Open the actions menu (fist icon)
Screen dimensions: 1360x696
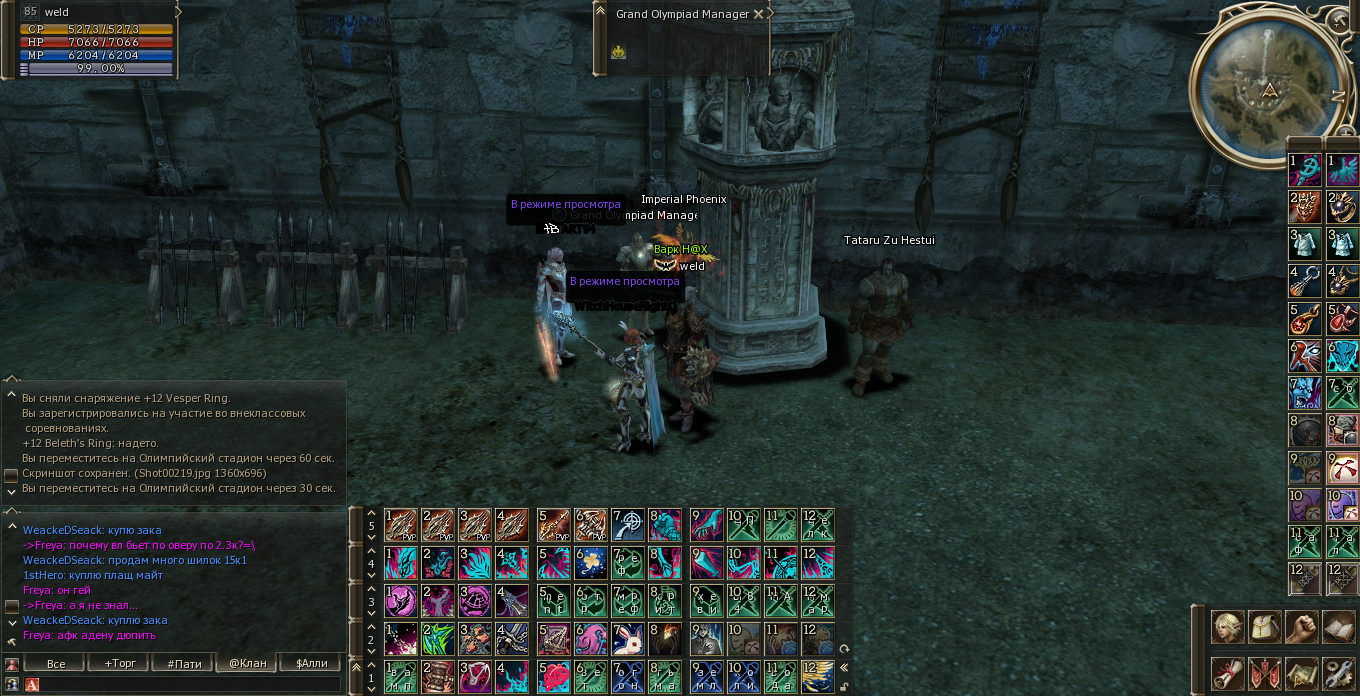1302,628
